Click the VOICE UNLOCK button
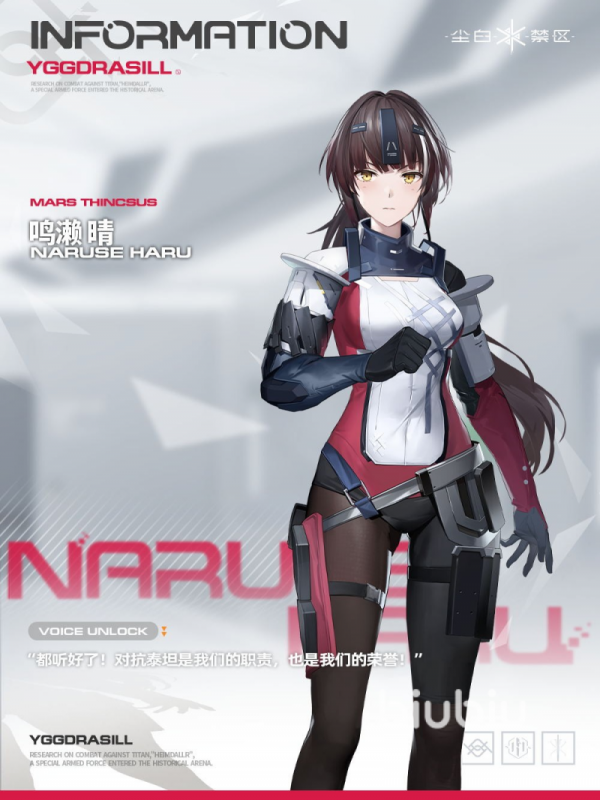The width and height of the screenshot is (600, 800). point(94,631)
